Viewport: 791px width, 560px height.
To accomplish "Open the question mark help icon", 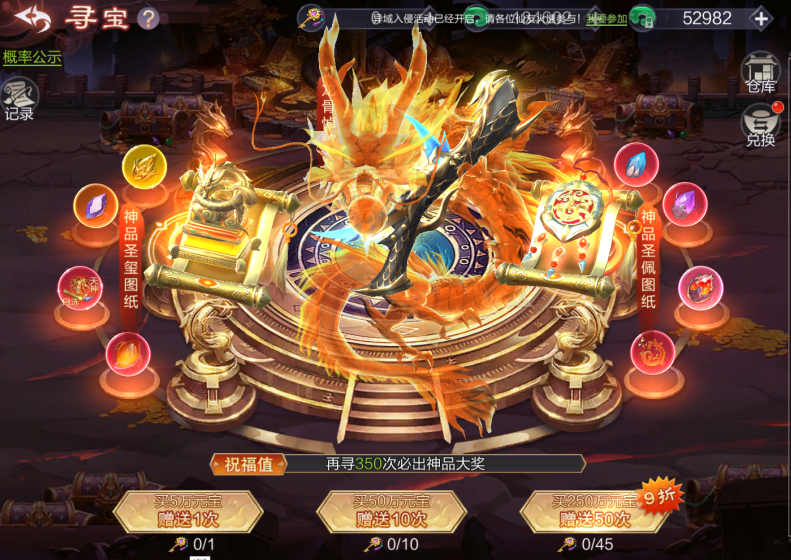I will (x=148, y=18).
